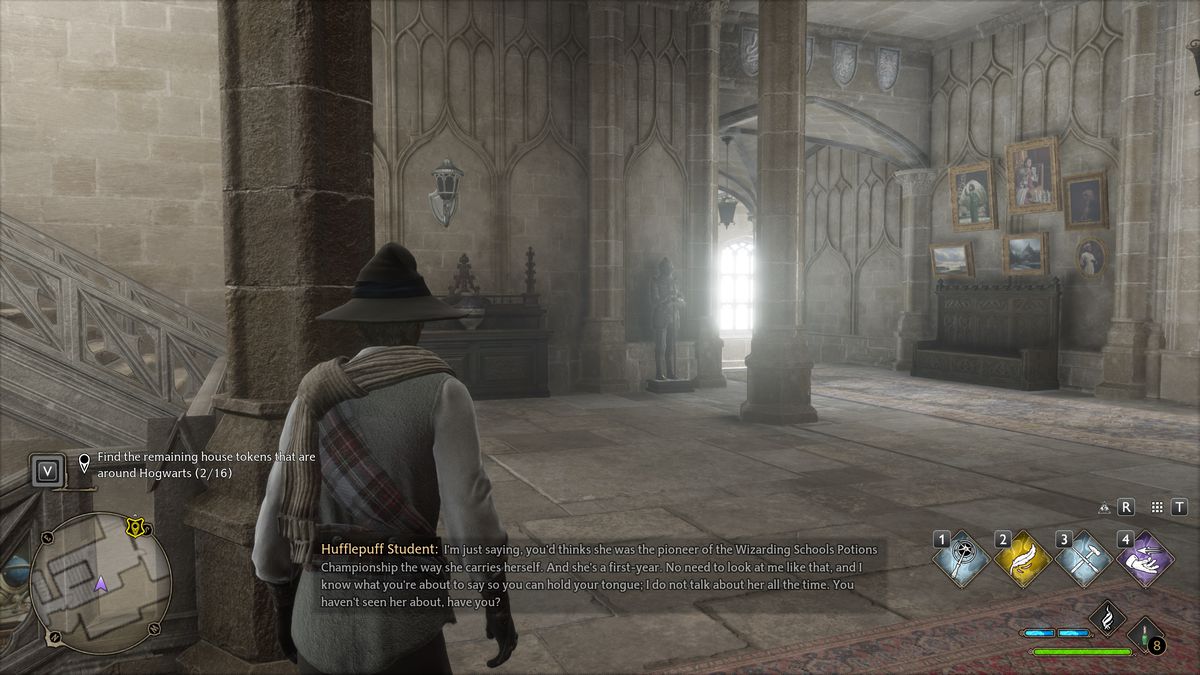Click the Revelio icon above spell slots

point(1104,507)
